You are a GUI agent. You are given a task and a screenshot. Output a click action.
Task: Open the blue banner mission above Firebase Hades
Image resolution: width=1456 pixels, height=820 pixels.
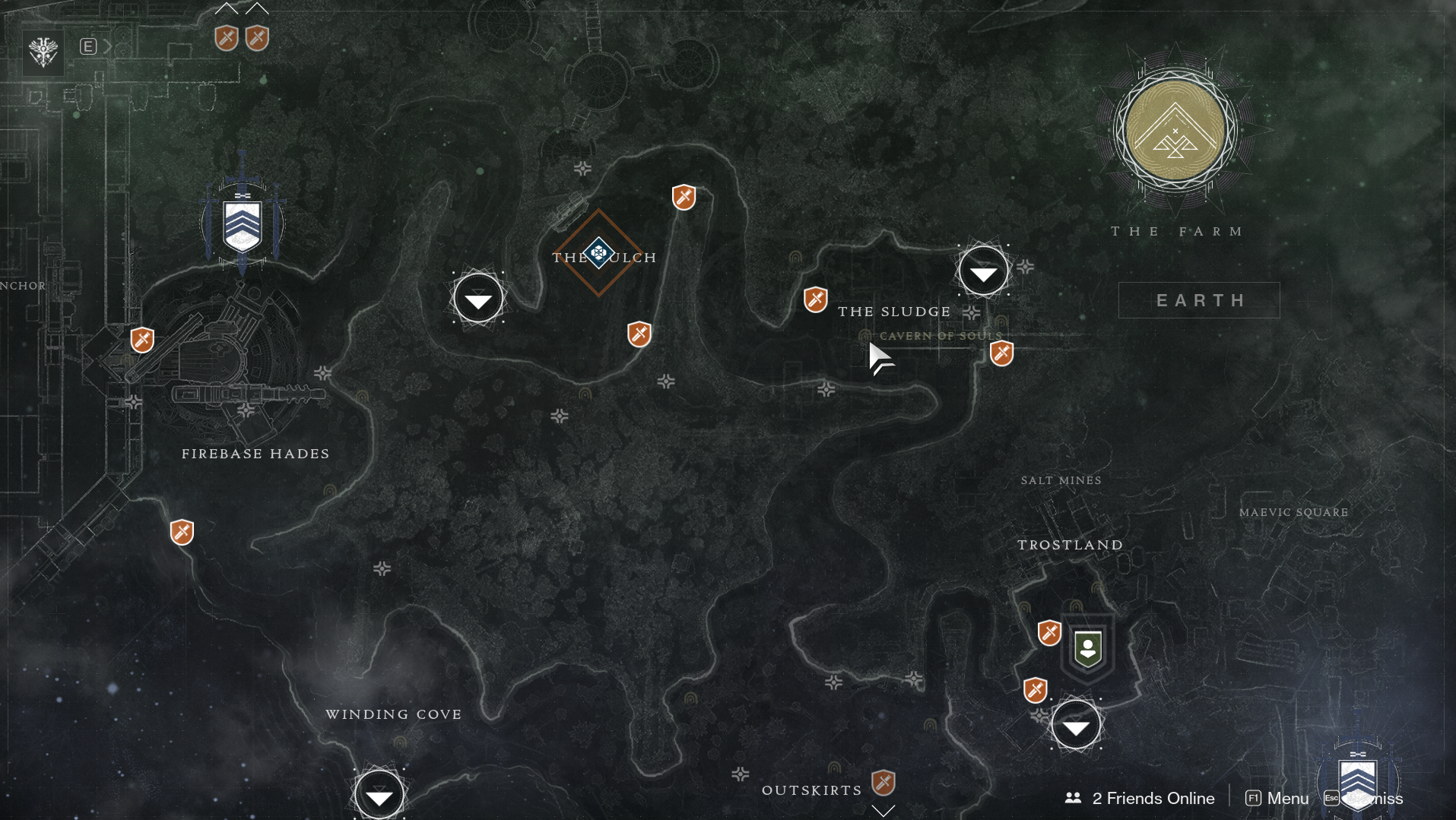pos(243,225)
